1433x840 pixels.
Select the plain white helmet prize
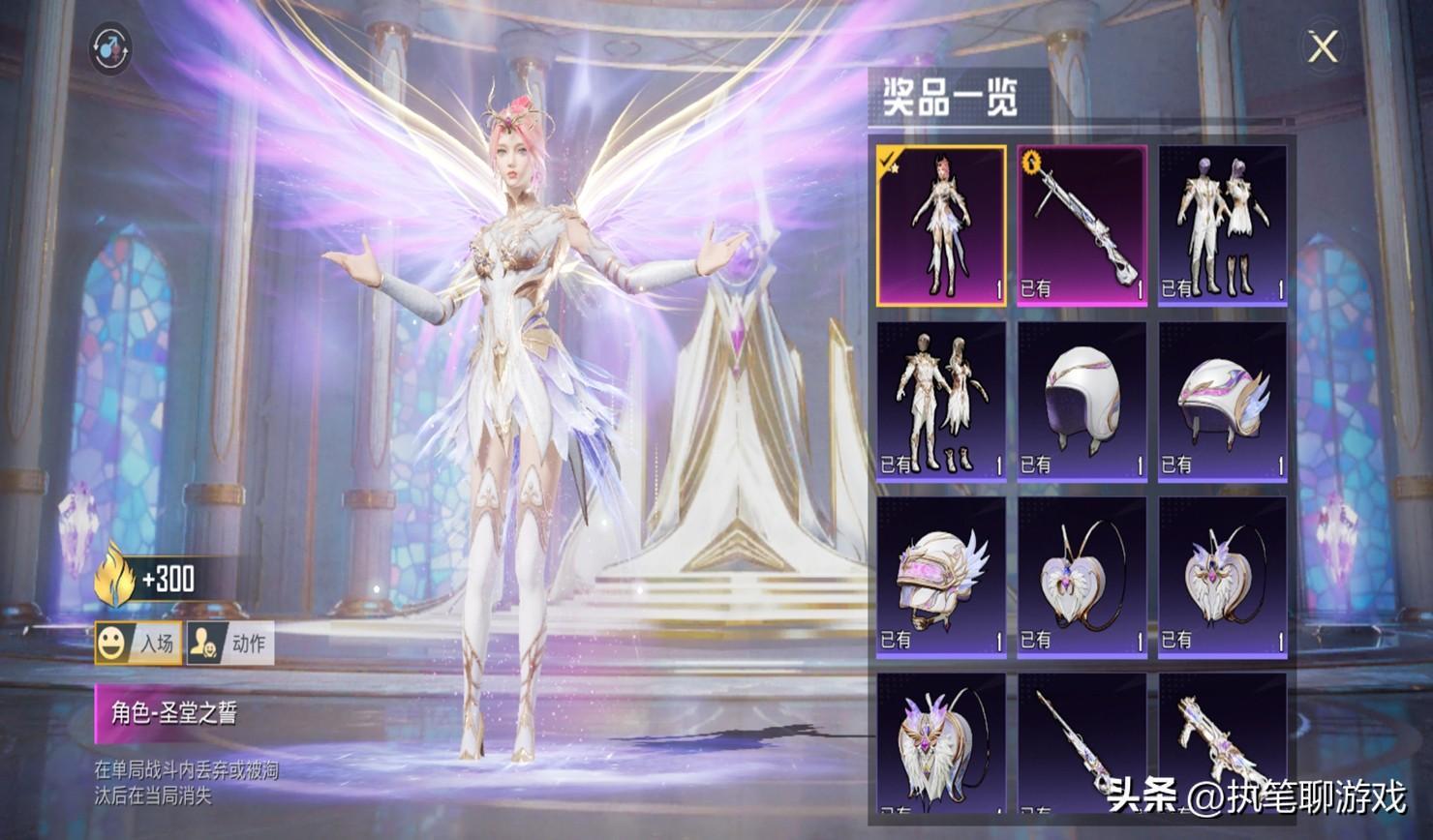pos(1082,402)
